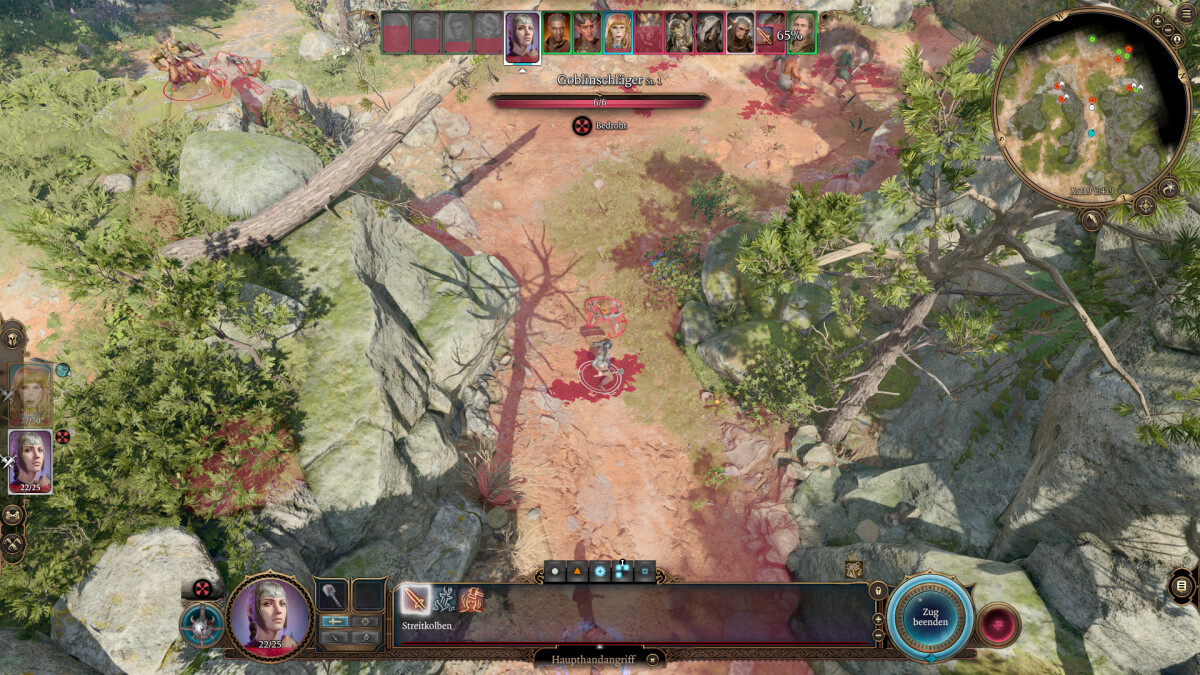Open the circular minimap
Image resolution: width=1200 pixels, height=675 pixels.
[x=1090, y=107]
